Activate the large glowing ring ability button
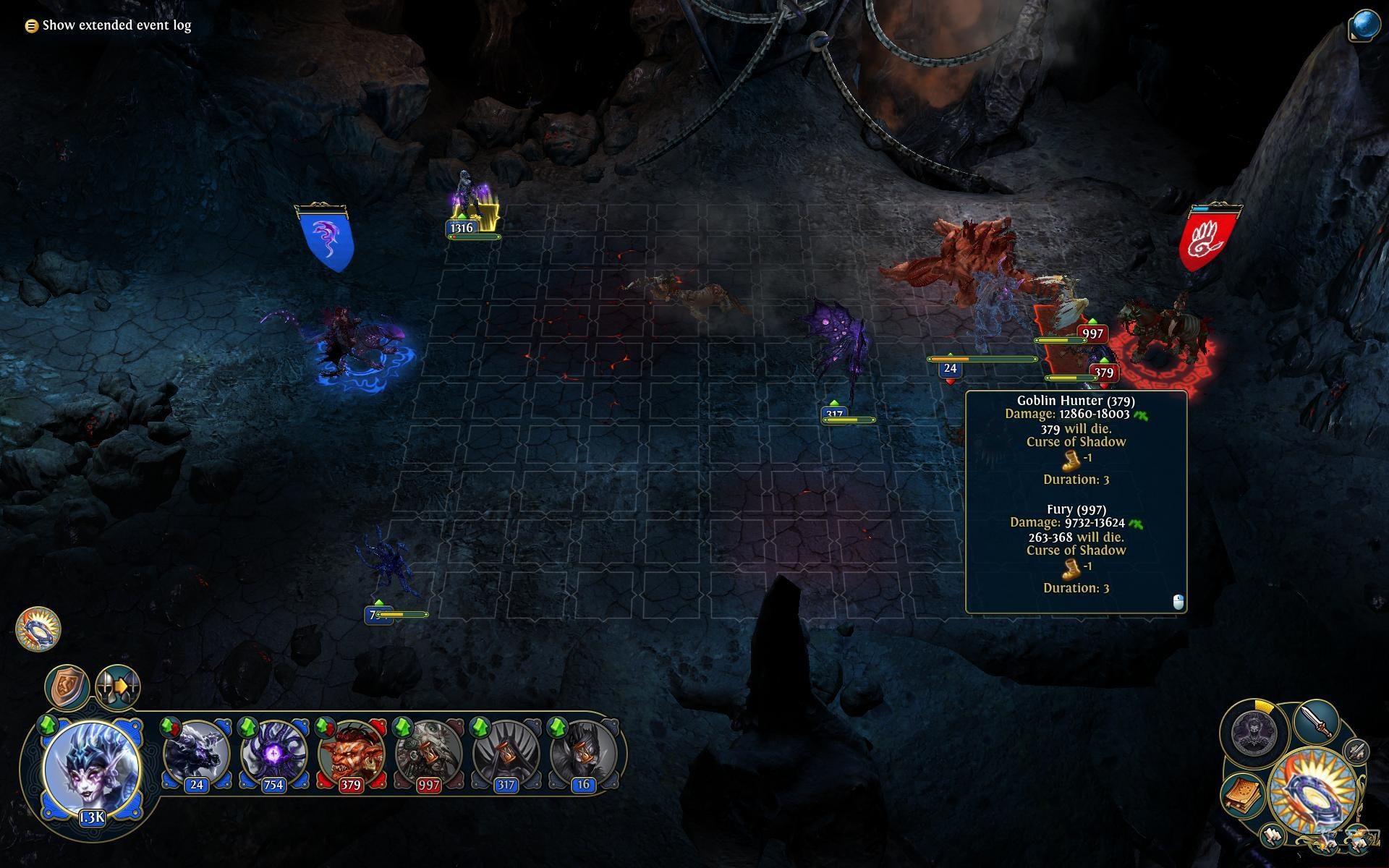The height and width of the screenshot is (868, 1389). pos(1311,791)
